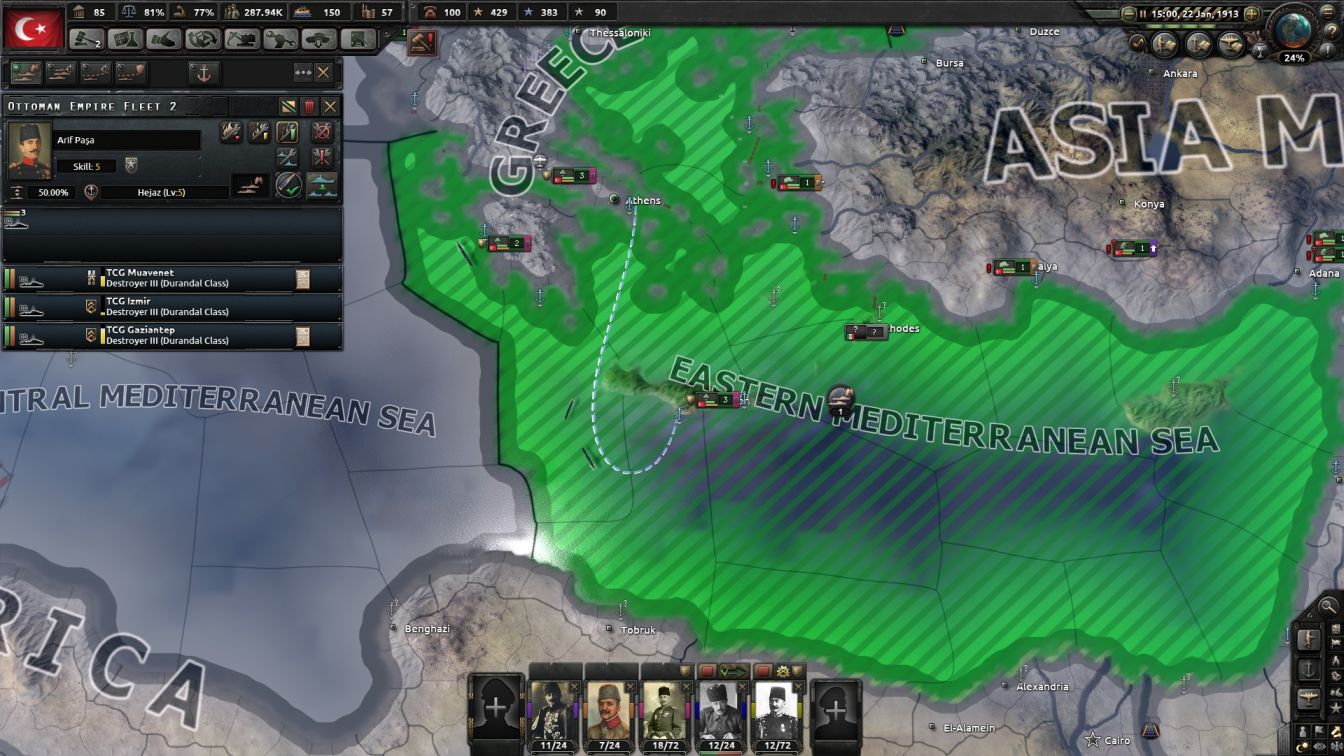Viewport: 1344px width, 756px height.
Task: Select the star map mode icon bottom right
Action: point(1335,706)
